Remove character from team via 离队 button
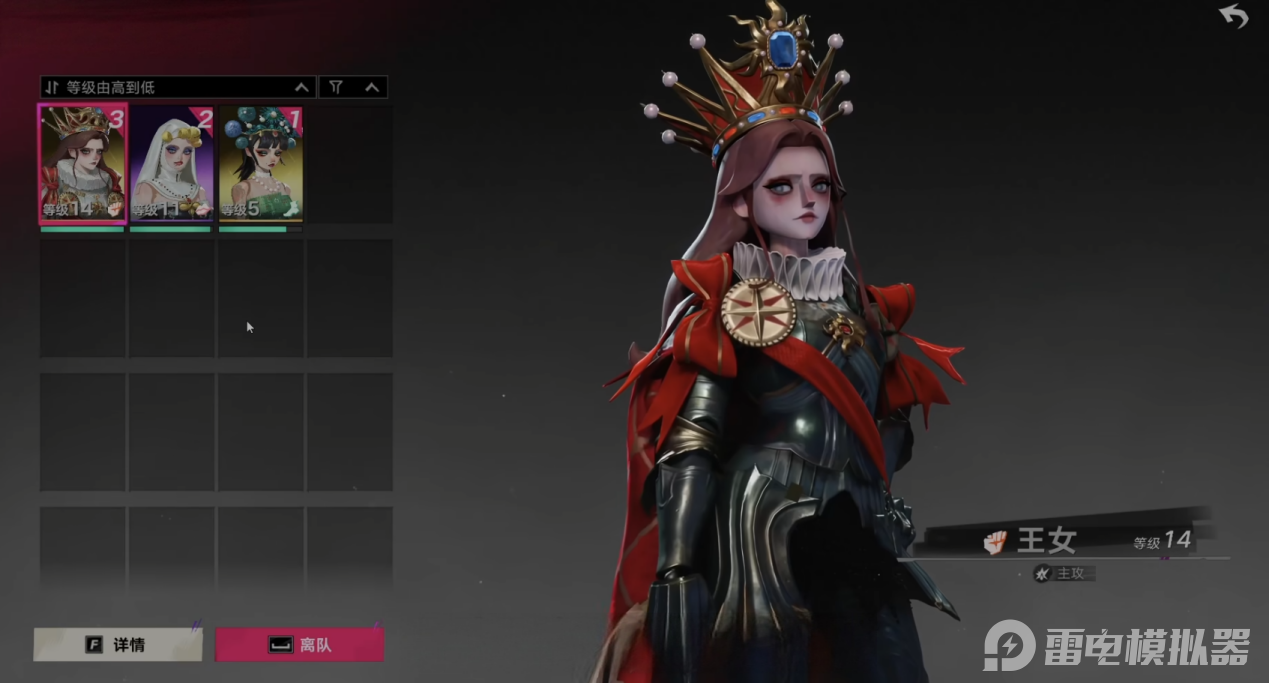Screen dimensions: 1269x683 (299, 645)
